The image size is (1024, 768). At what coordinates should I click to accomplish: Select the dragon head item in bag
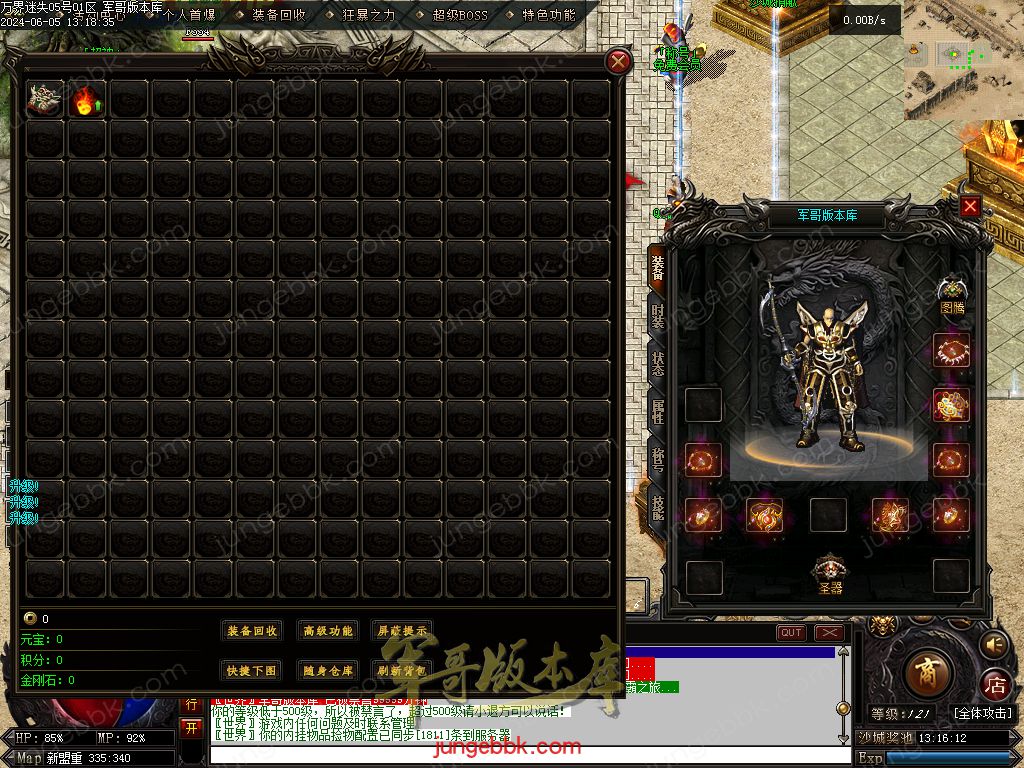[x=45, y=99]
